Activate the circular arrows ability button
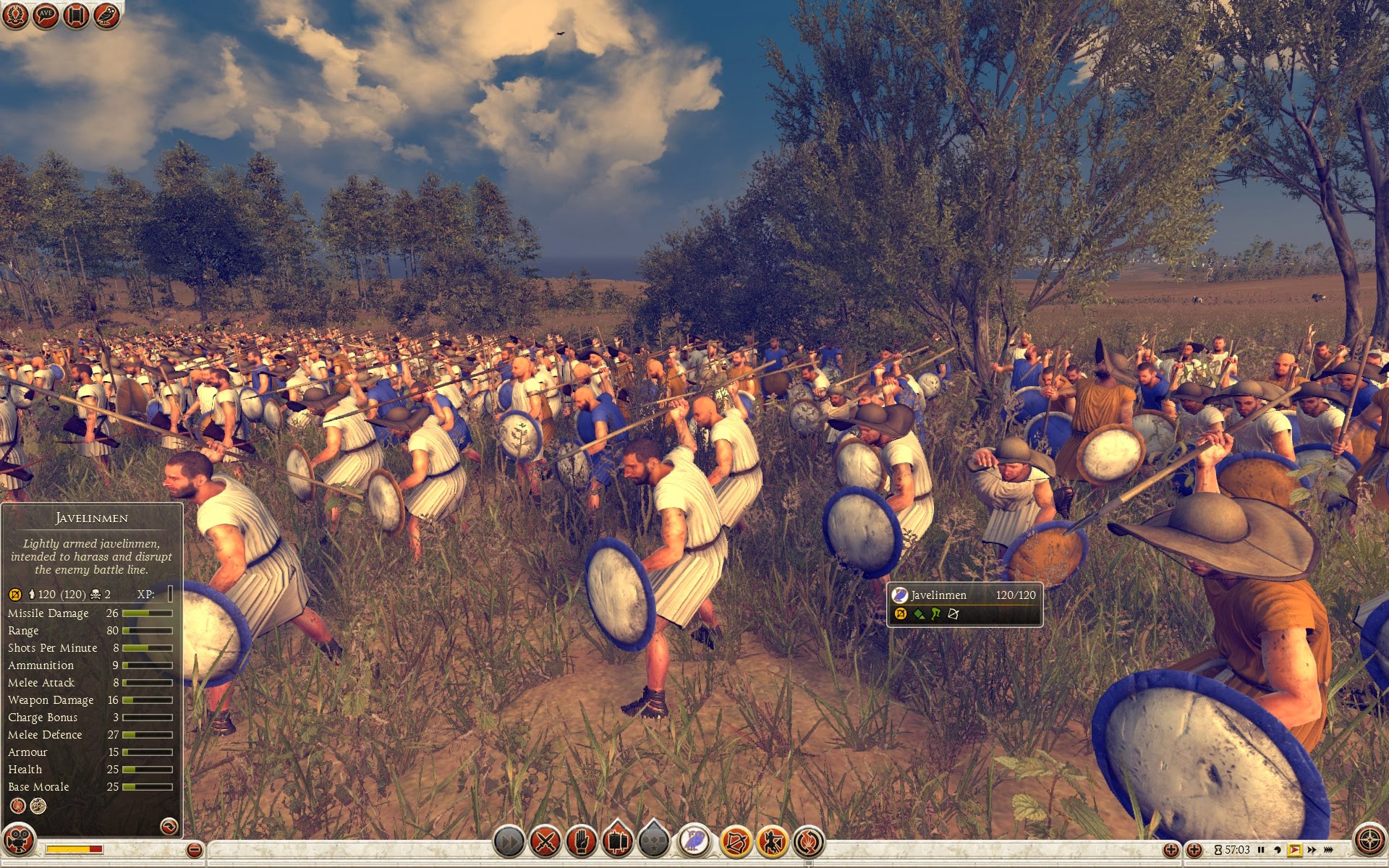 tap(808, 841)
